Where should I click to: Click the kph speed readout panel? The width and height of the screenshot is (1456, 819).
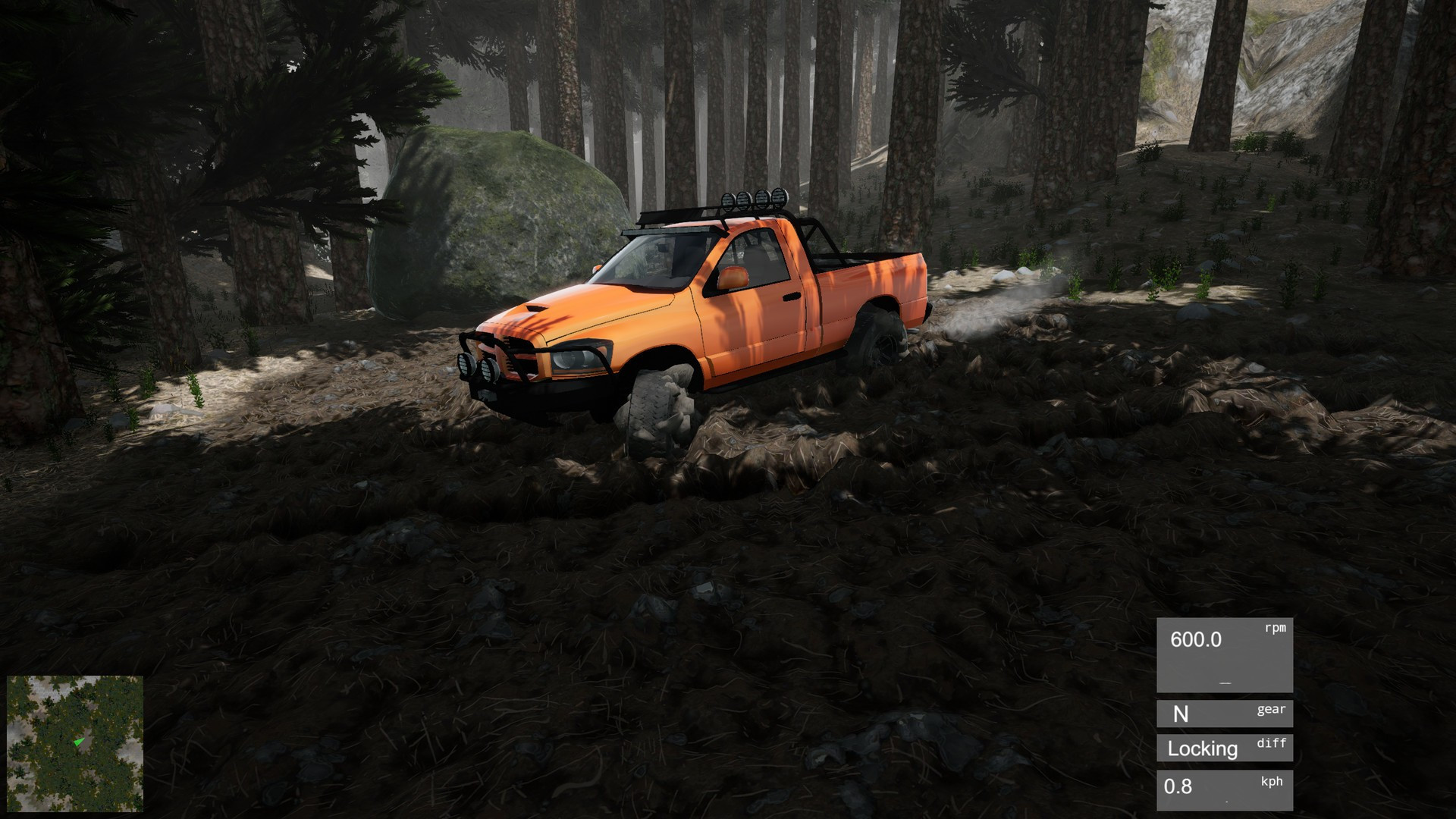[x=1223, y=789]
